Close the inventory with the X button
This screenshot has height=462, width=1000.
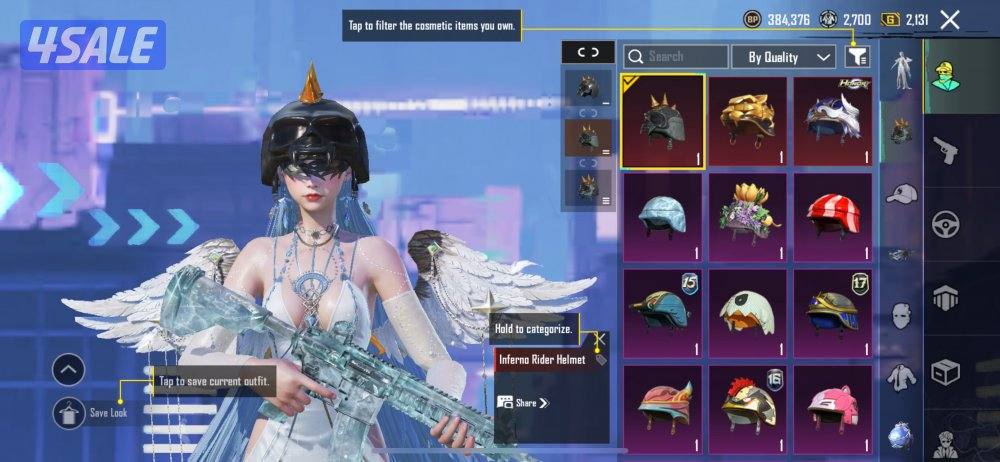[950, 19]
